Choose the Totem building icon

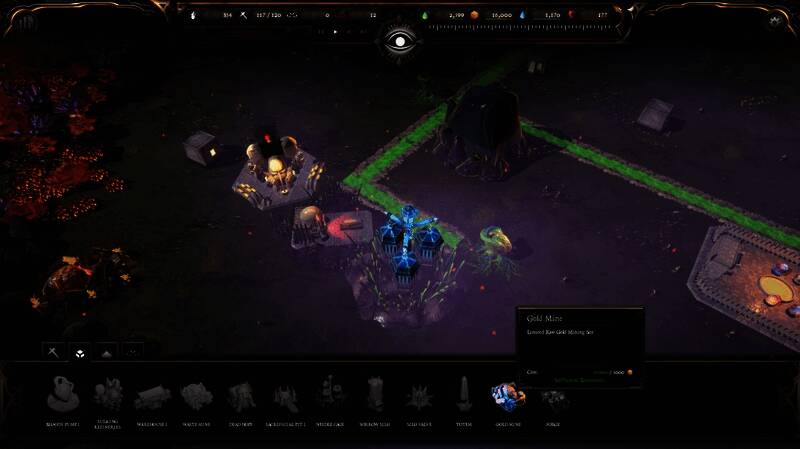tap(463, 394)
